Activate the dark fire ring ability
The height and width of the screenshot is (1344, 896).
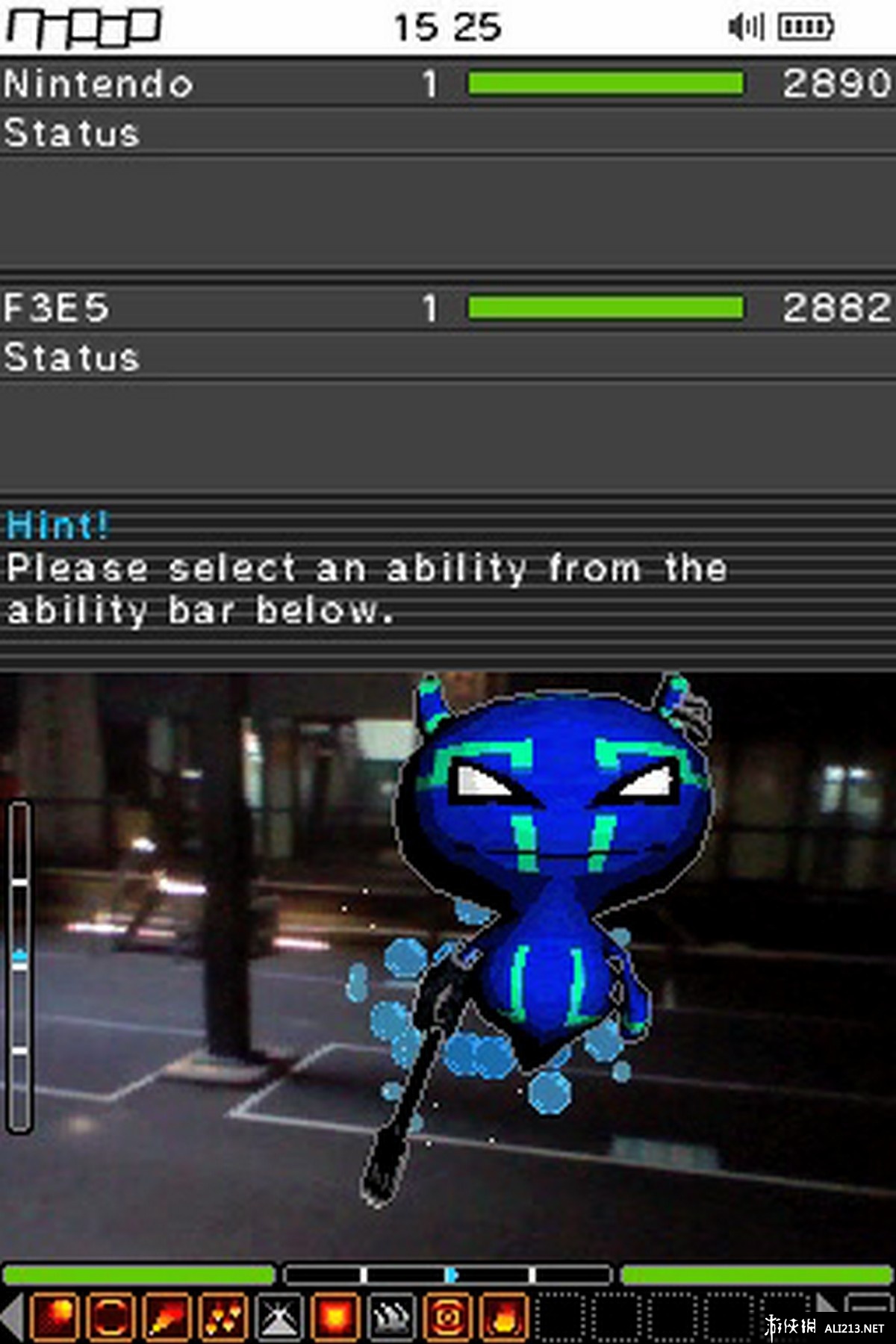111,1316
